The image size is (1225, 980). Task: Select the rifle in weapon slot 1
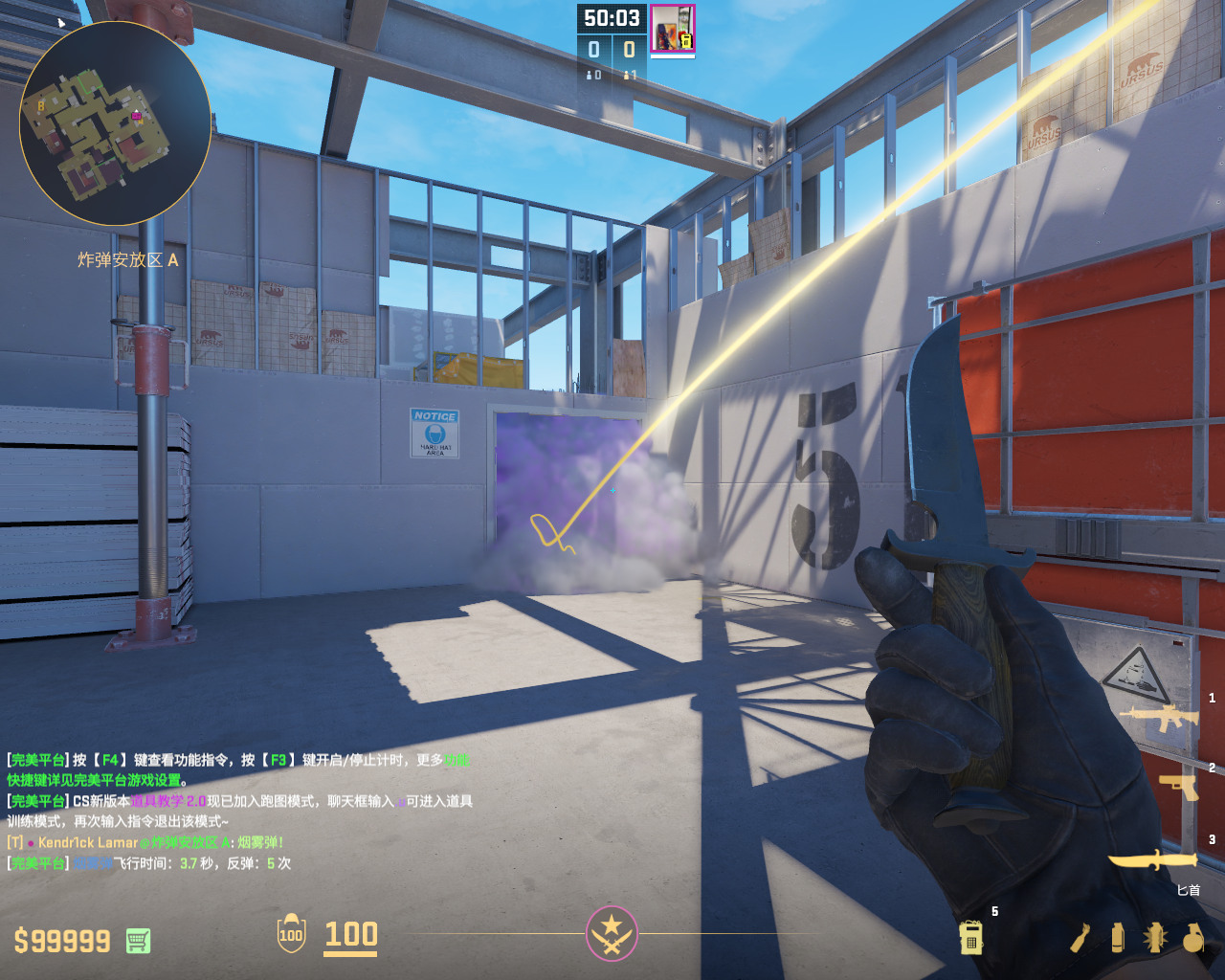pos(1159,717)
